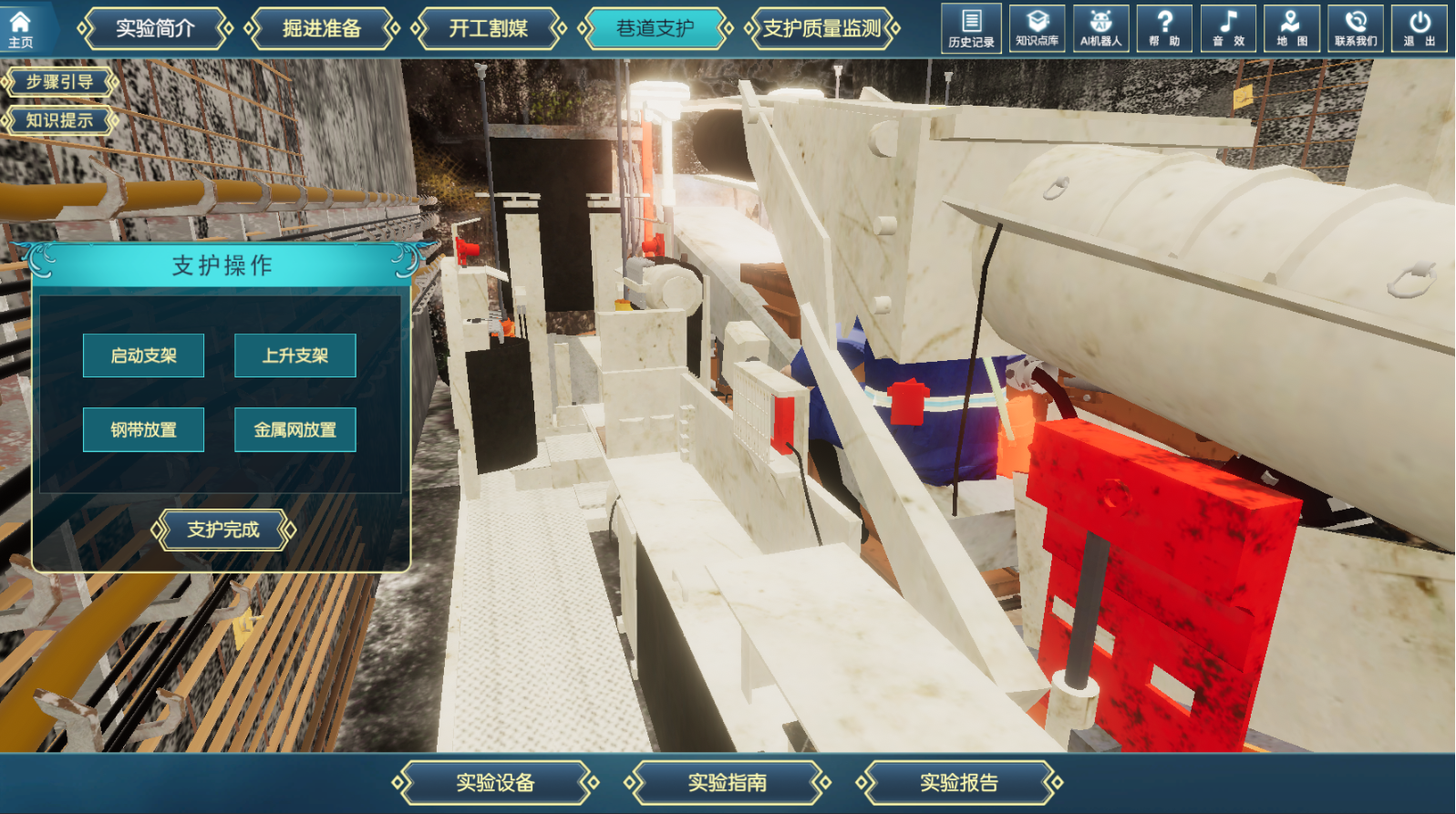Open the 掘进准备 stage tab

322,29
